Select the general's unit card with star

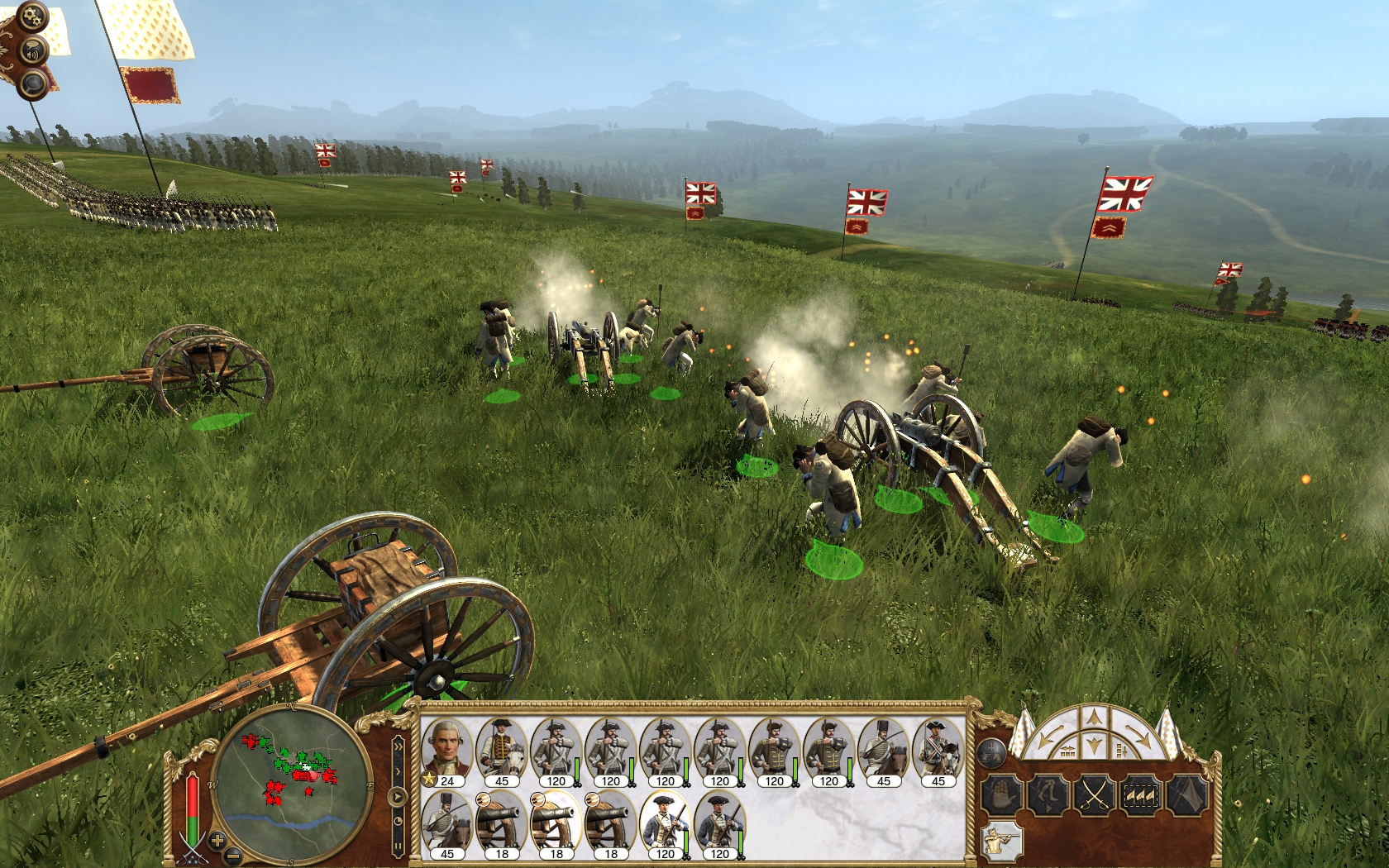[446, 752]
